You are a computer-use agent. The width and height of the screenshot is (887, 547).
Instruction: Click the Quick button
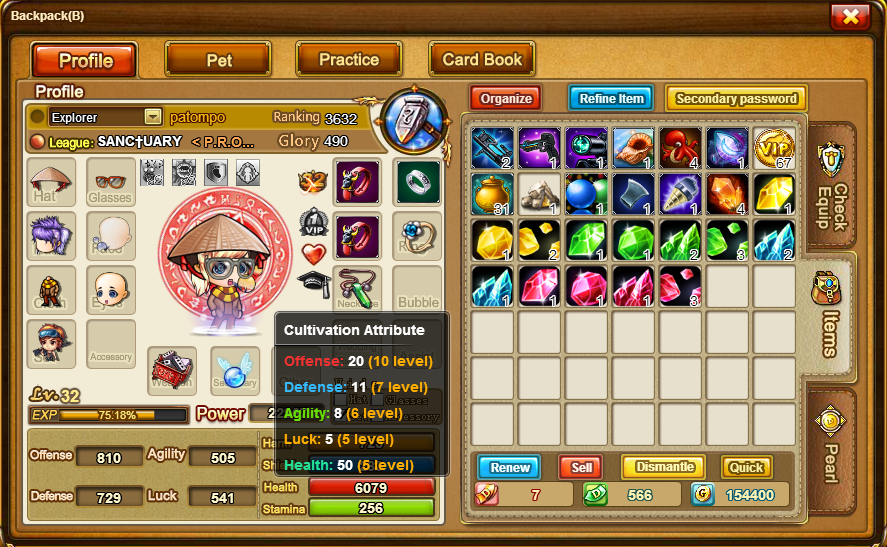pos(747,467)
